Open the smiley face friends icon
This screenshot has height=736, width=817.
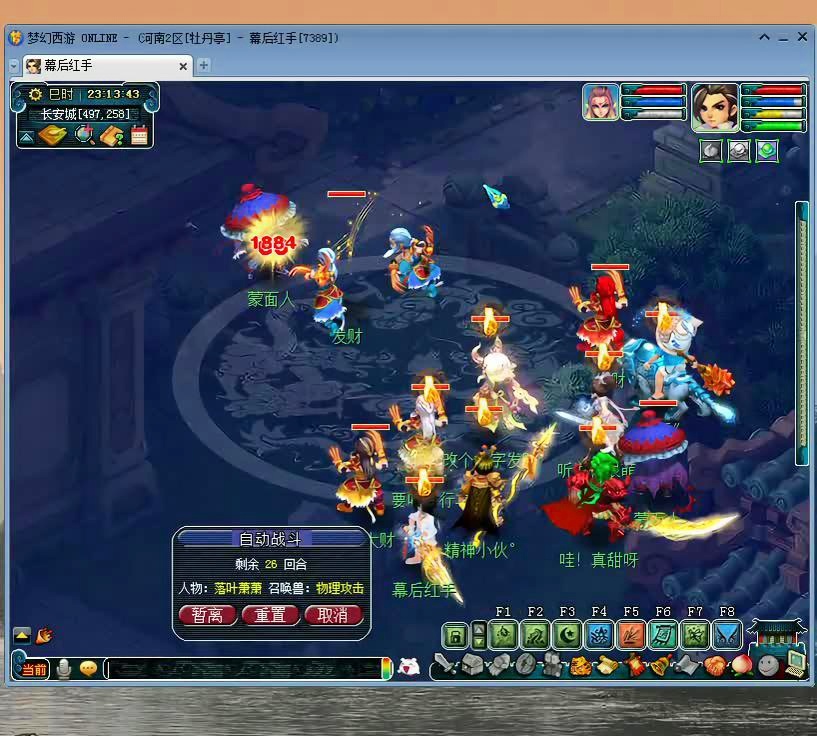767,664
